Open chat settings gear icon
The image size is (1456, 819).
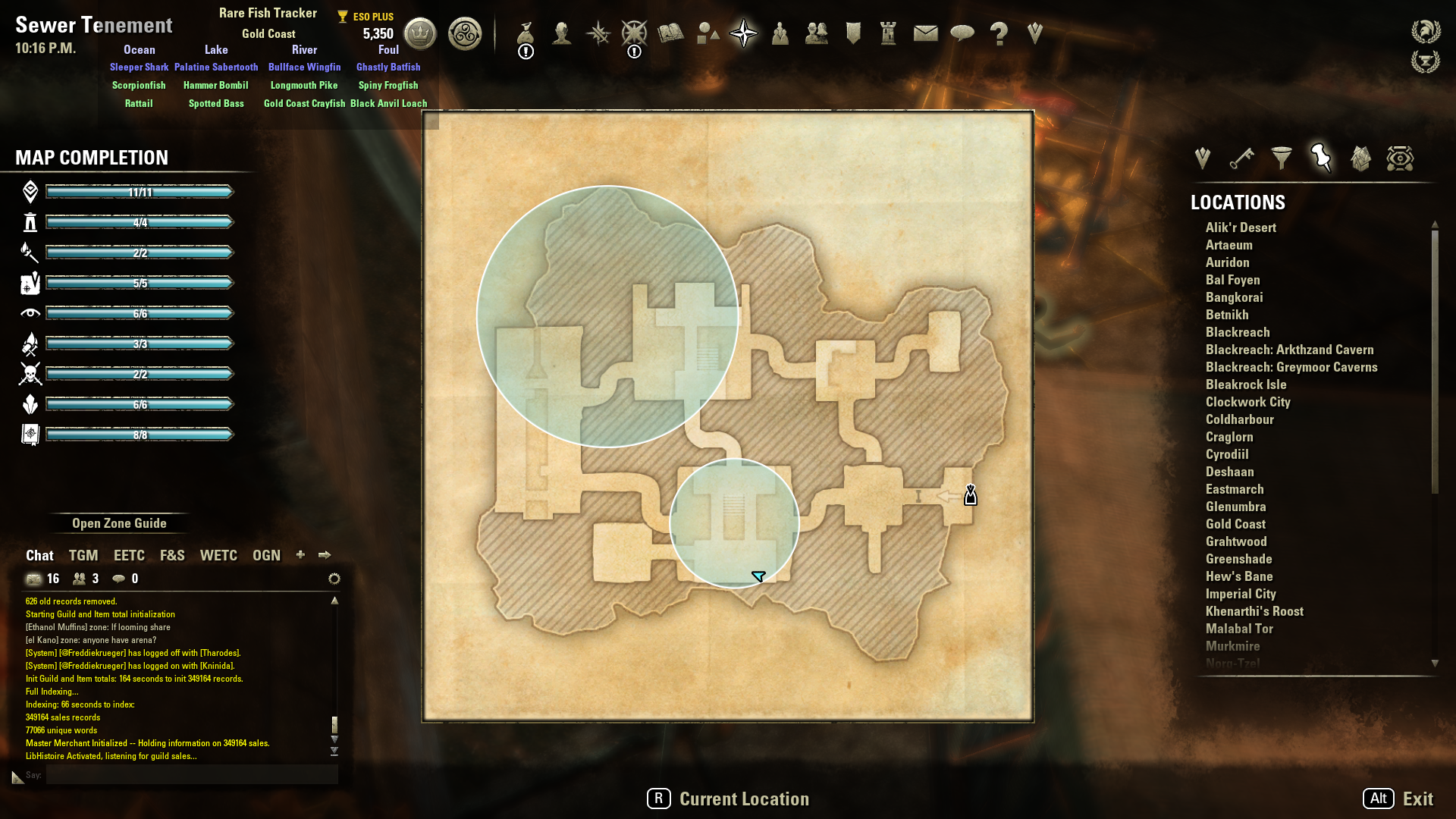point(334,579)
